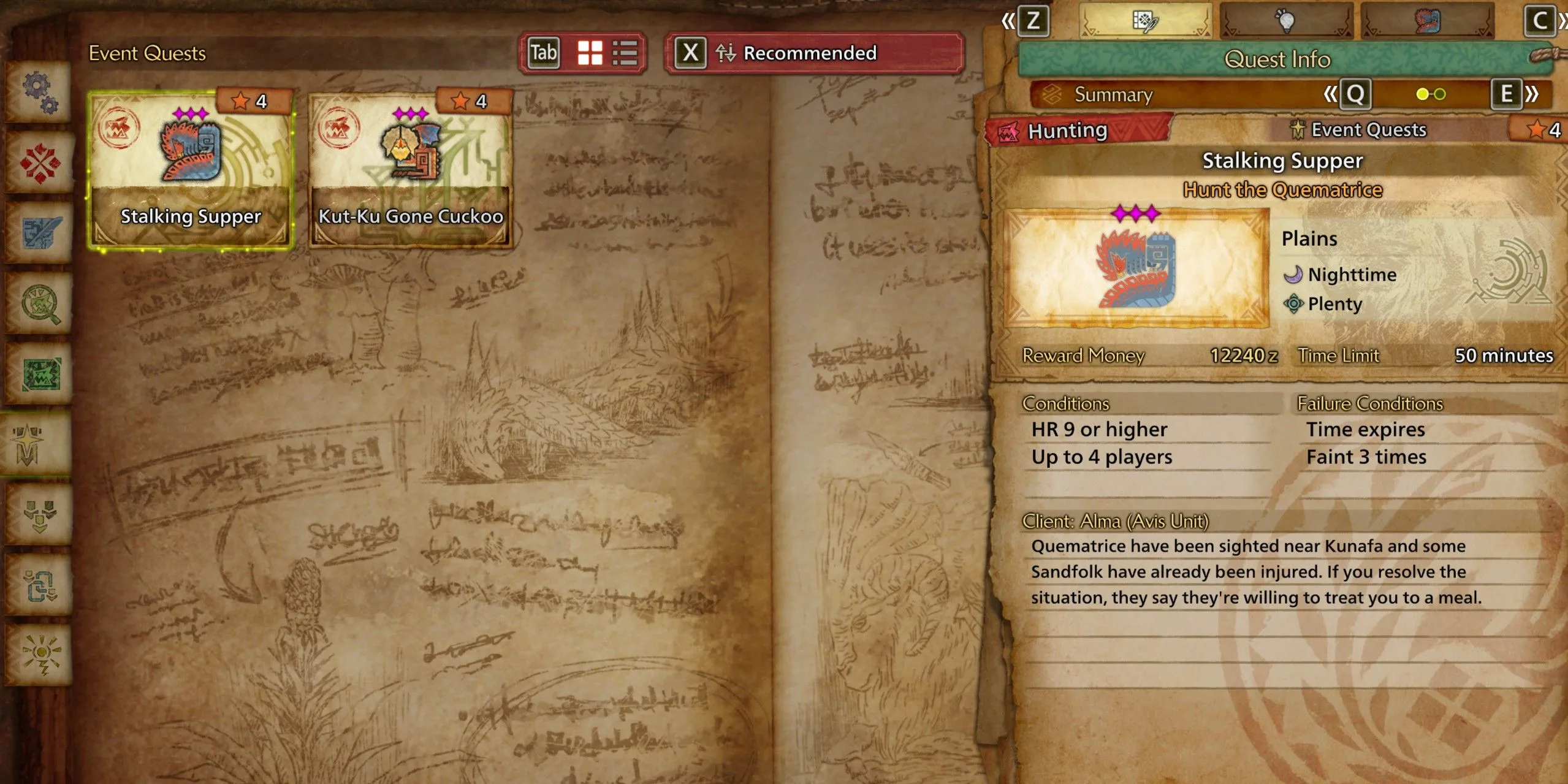The width and height of the screenshot is (1568, 784).
Task: Open the red diamond emblem category
Action: pyautogui.click(x=40, y=163)
